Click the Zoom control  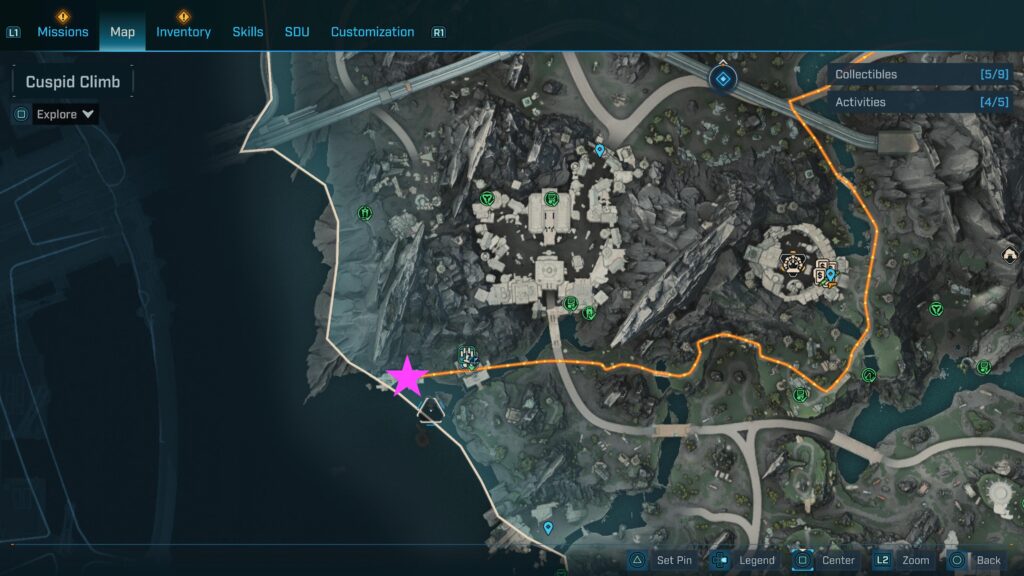(902, 561)
